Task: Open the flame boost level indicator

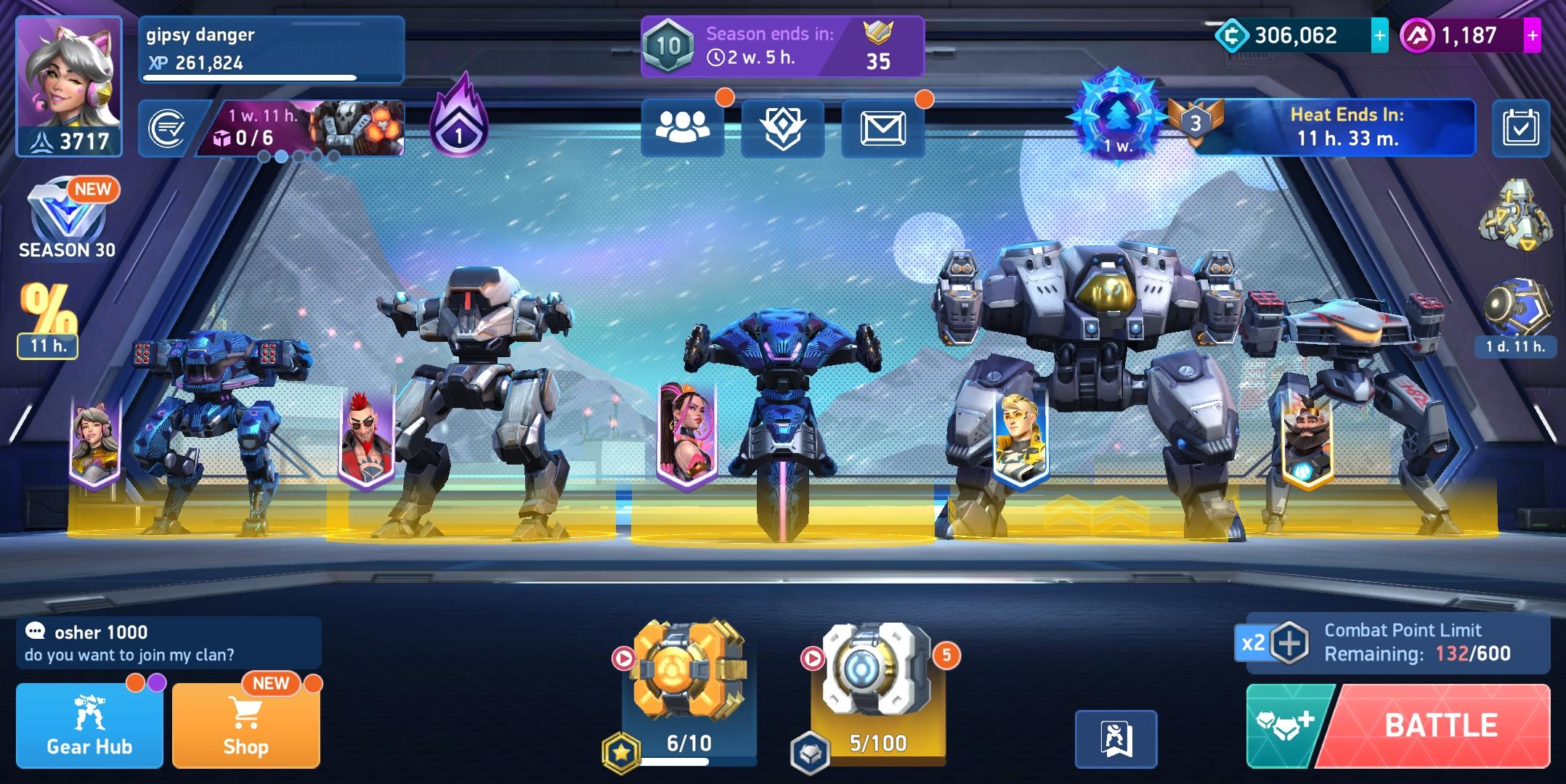Action: [460, 123]
